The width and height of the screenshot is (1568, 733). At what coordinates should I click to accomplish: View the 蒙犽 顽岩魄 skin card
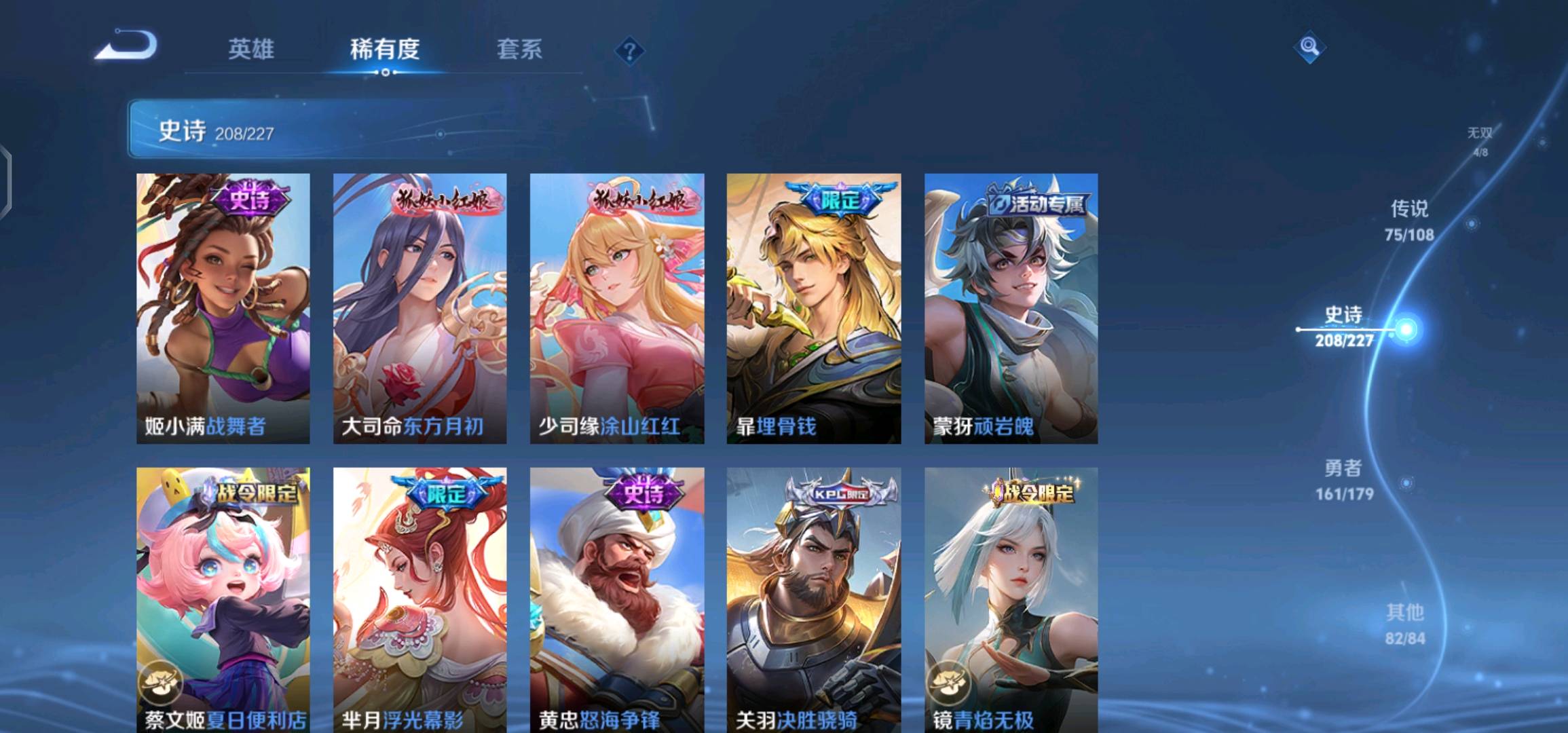(x=1011, y=309)
